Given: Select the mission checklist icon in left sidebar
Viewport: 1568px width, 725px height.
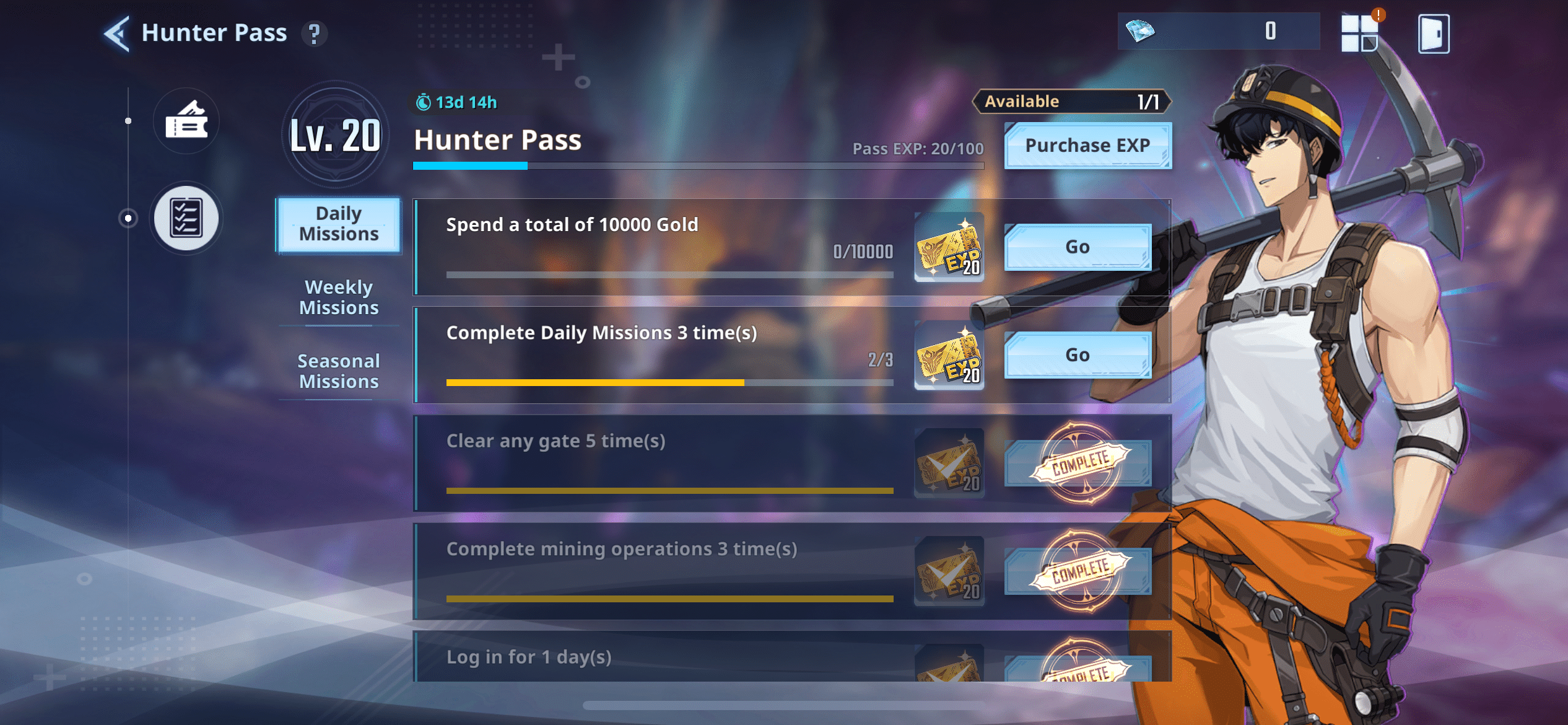Looking at the screenshot, I should tap(186, 218).
